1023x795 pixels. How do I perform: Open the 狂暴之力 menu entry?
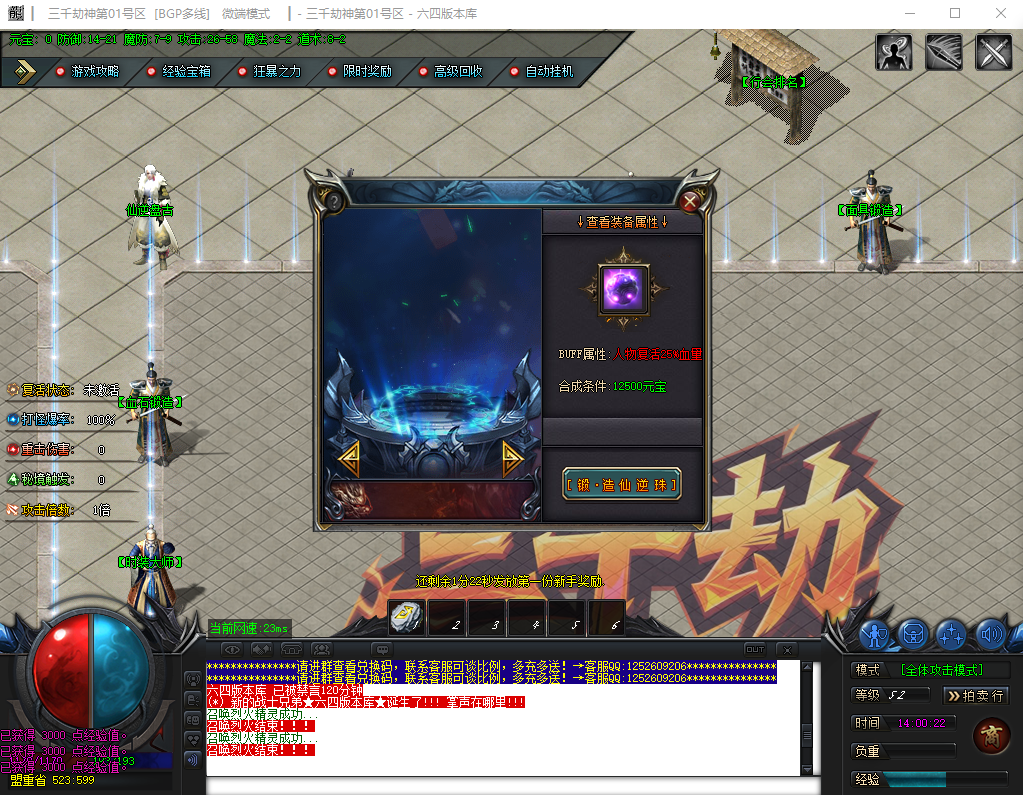[x=269, y=72]
